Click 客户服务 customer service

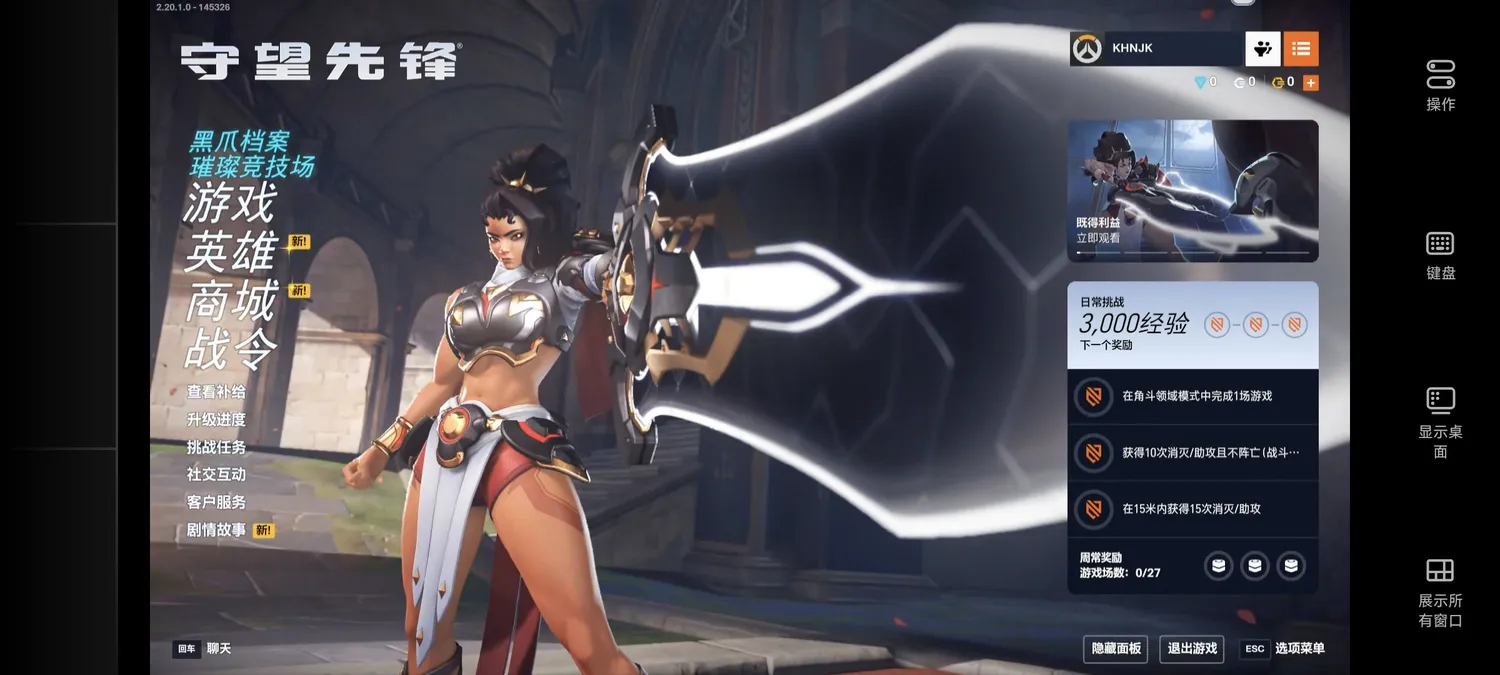(x=216, y=502)
